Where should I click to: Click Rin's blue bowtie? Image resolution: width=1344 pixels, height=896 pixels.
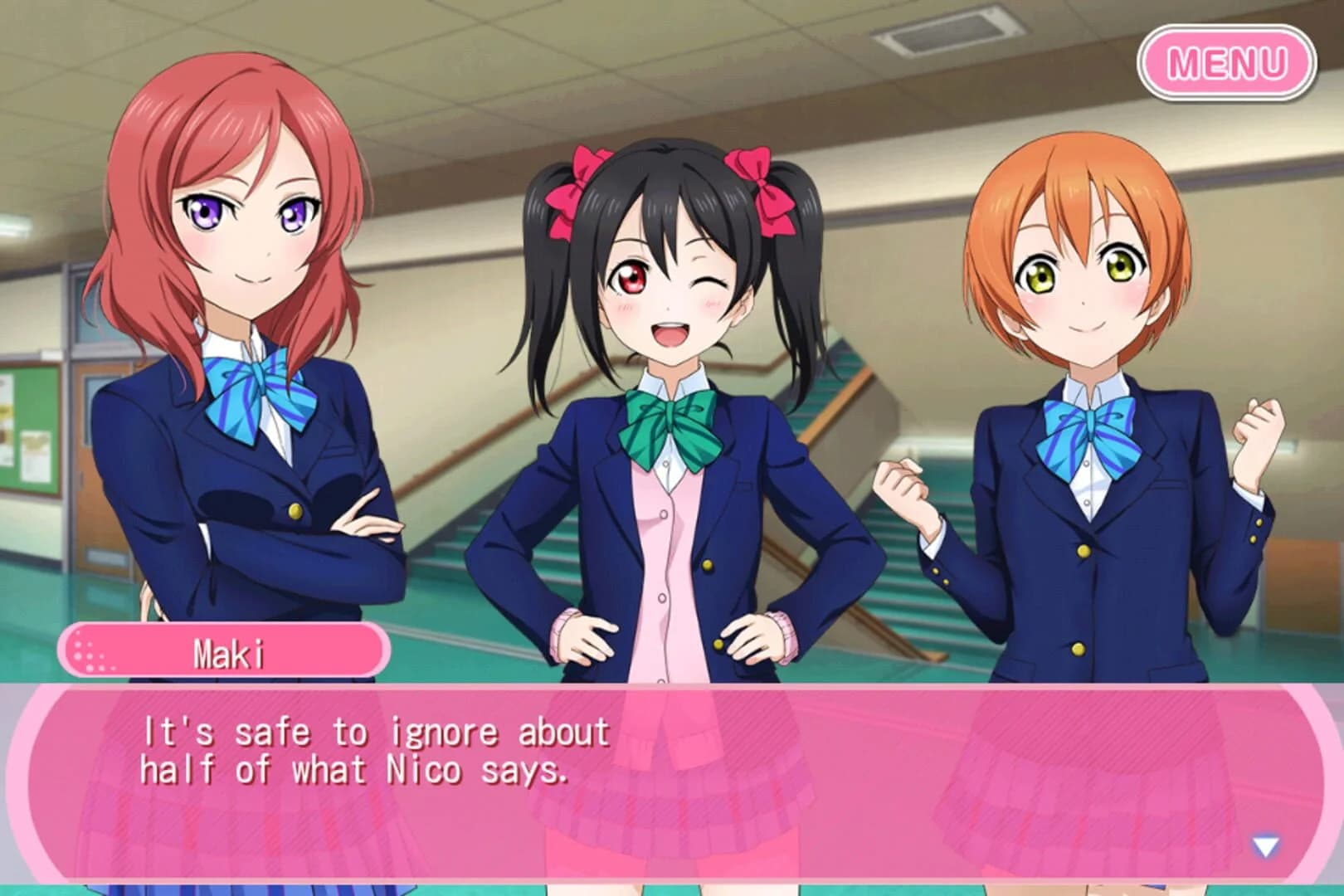[x=1089, y=425]
